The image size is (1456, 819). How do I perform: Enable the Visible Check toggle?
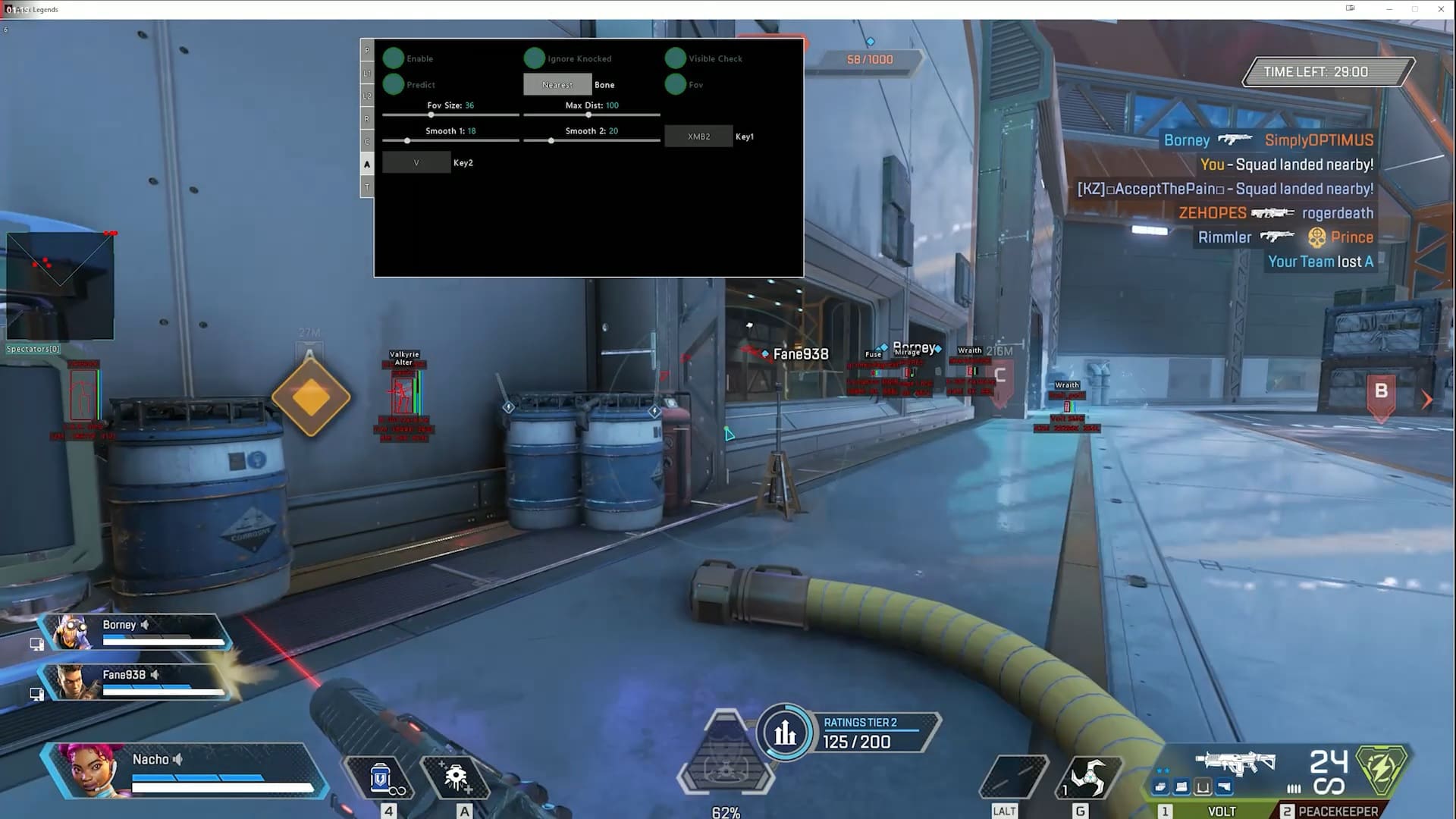coord(675,58)
